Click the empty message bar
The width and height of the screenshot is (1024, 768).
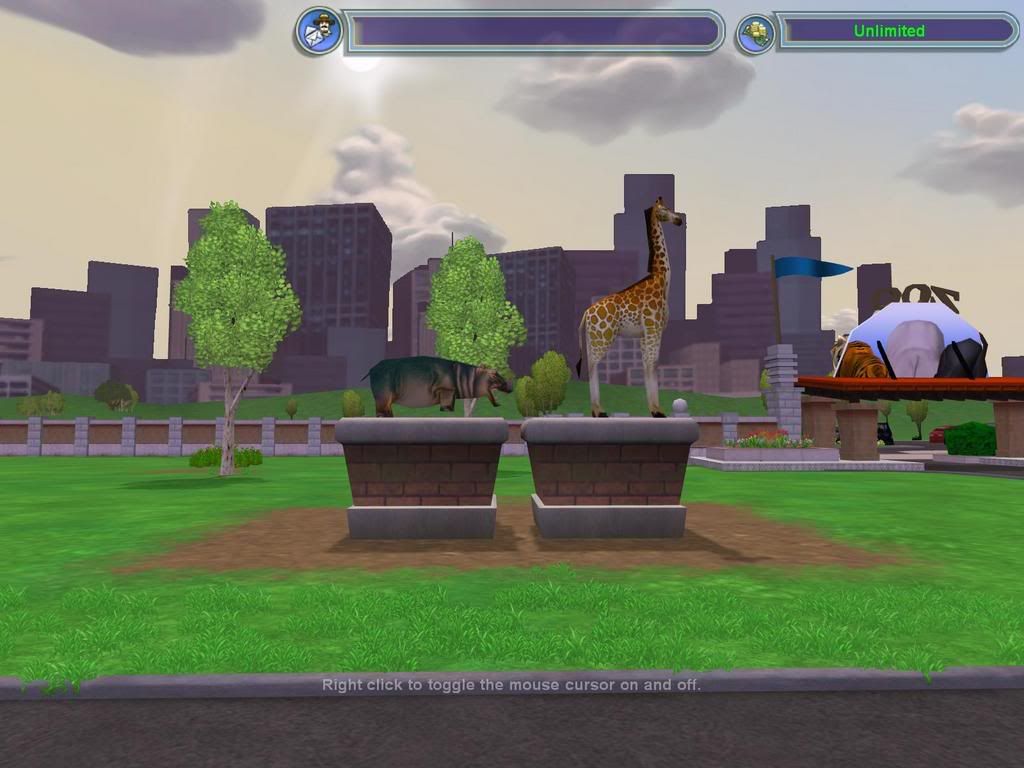535,31
